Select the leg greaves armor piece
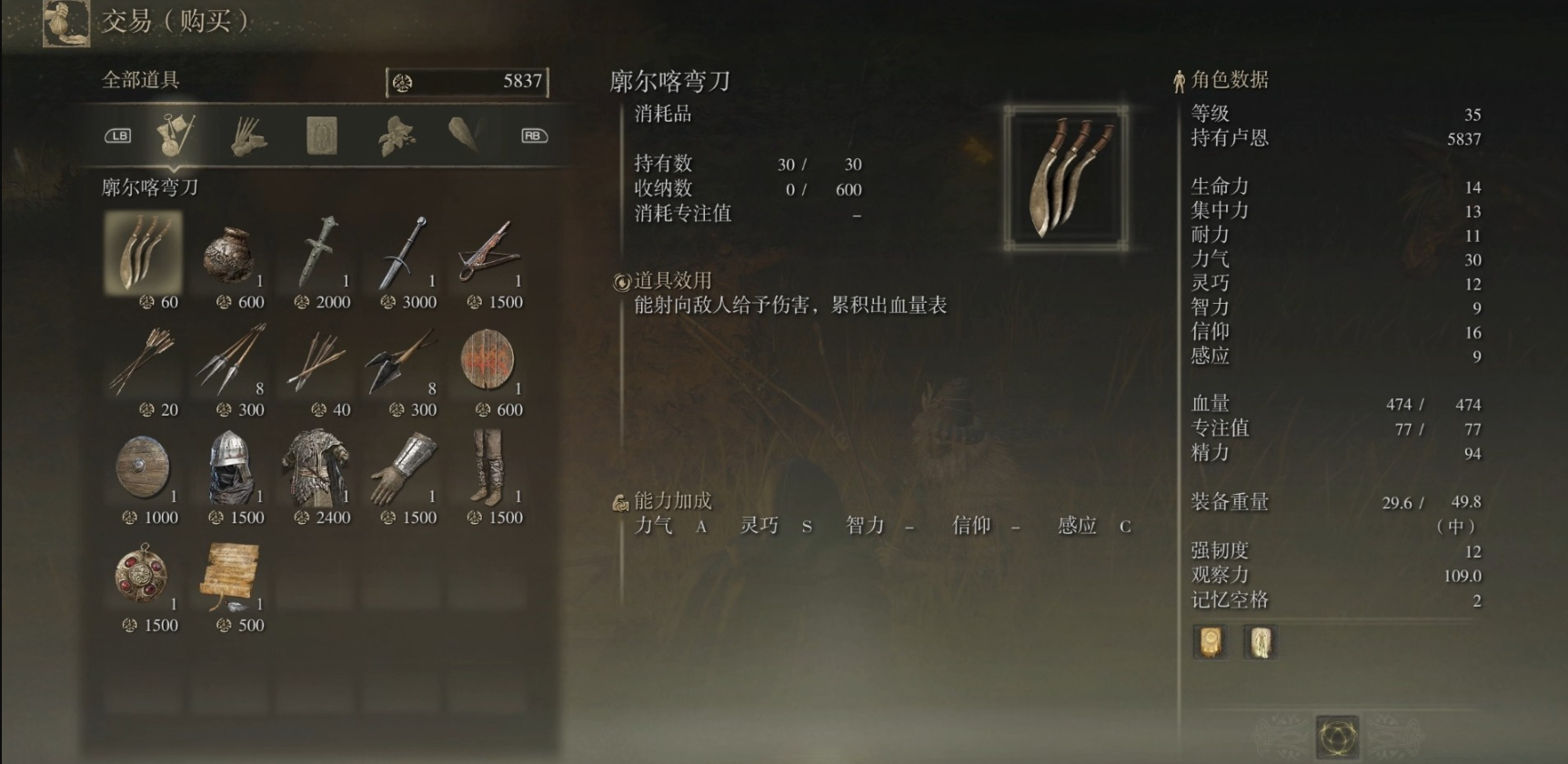The width and height of the screenshot is (1568, 764). [489, 469]
